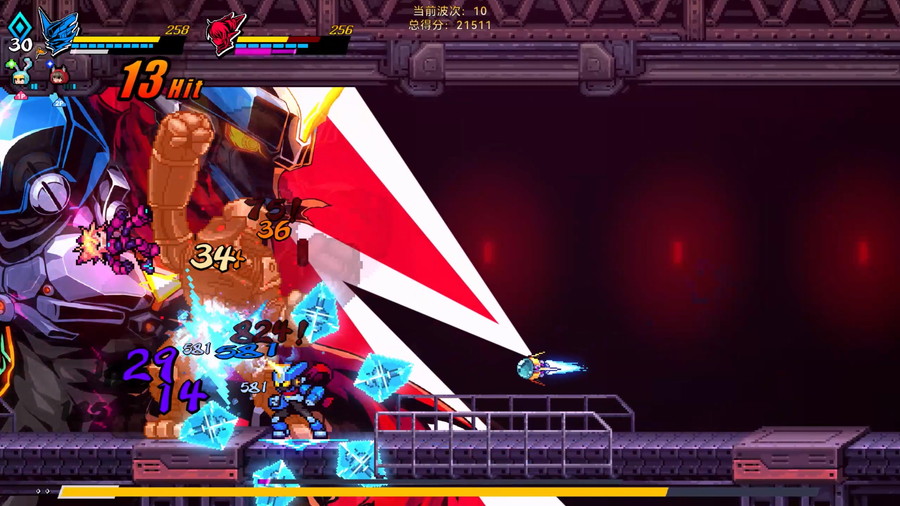Select the 1P teal-haired support character icon
This screenshot has height=506, width=900.
[x=20, y=78]
